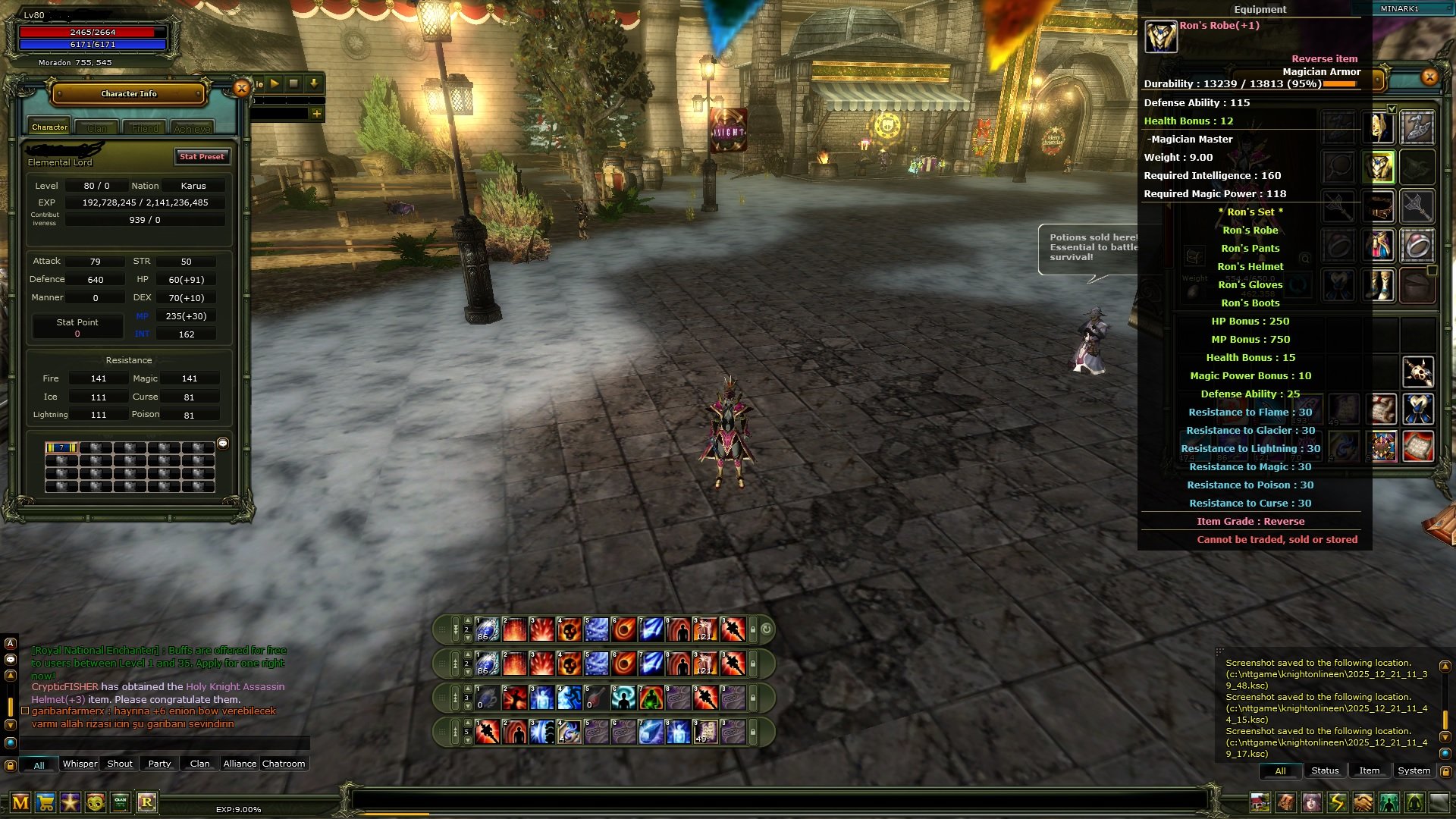Open the Power-Up Store cart icon

(45, 802)
